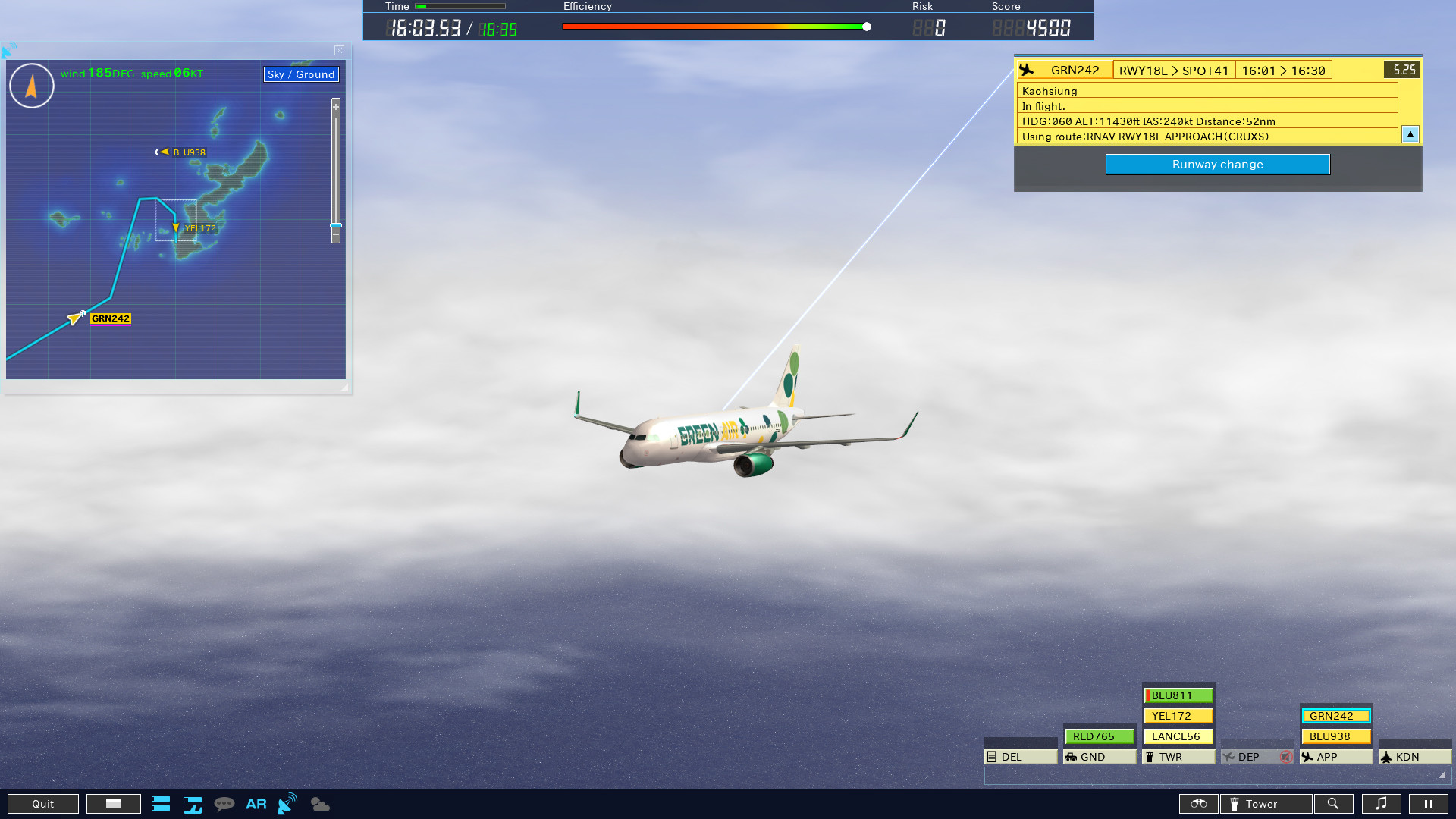
Task: Collapse the GRN242 info panel
Action: (x=1410, y=134)
